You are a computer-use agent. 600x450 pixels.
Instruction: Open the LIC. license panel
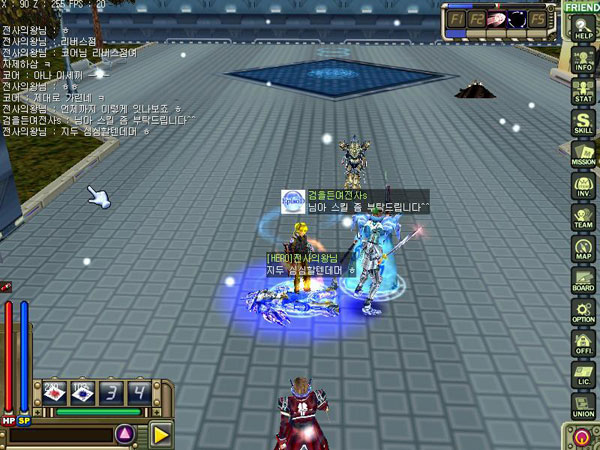(581, 375)
